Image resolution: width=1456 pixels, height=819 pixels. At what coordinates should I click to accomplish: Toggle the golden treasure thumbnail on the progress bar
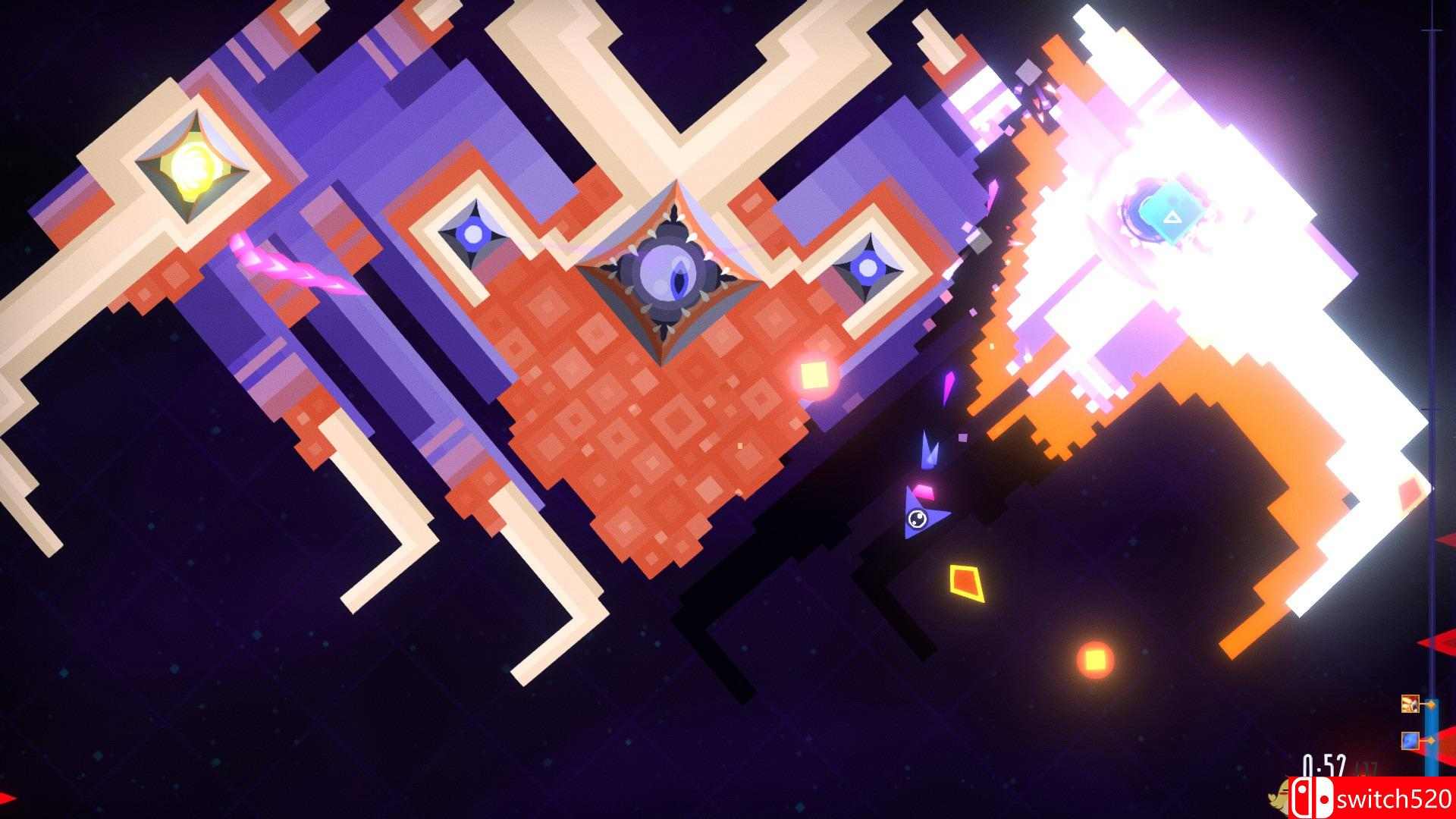1410,704
